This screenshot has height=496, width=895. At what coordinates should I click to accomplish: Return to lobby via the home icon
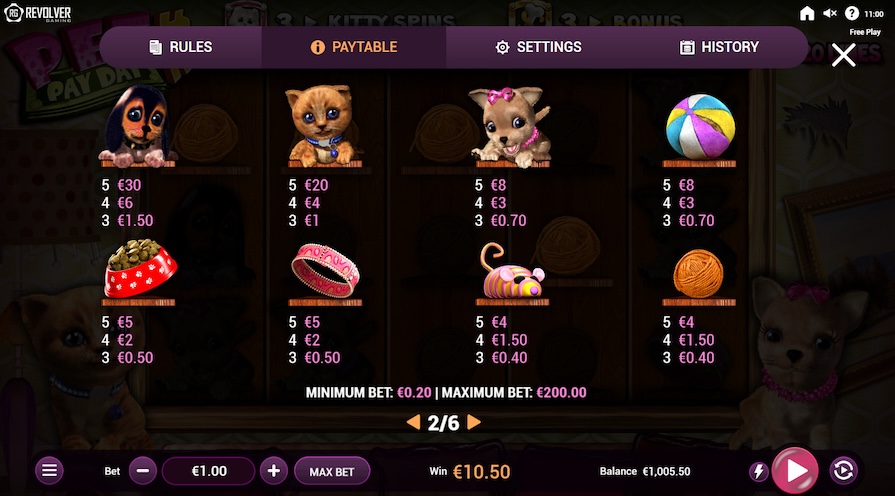click(807, 13)
